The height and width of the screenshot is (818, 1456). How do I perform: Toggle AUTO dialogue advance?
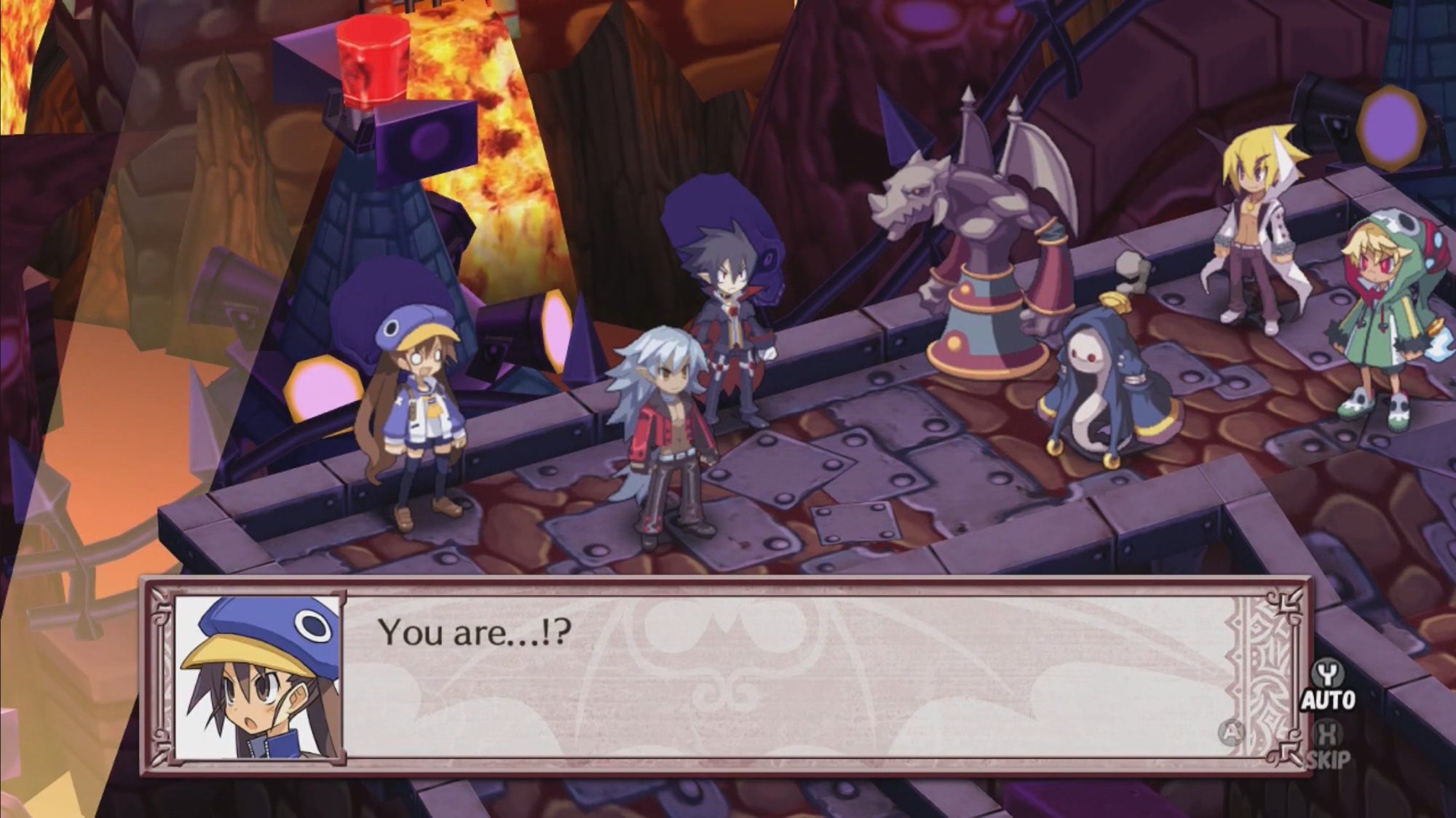pos(1328,686)
